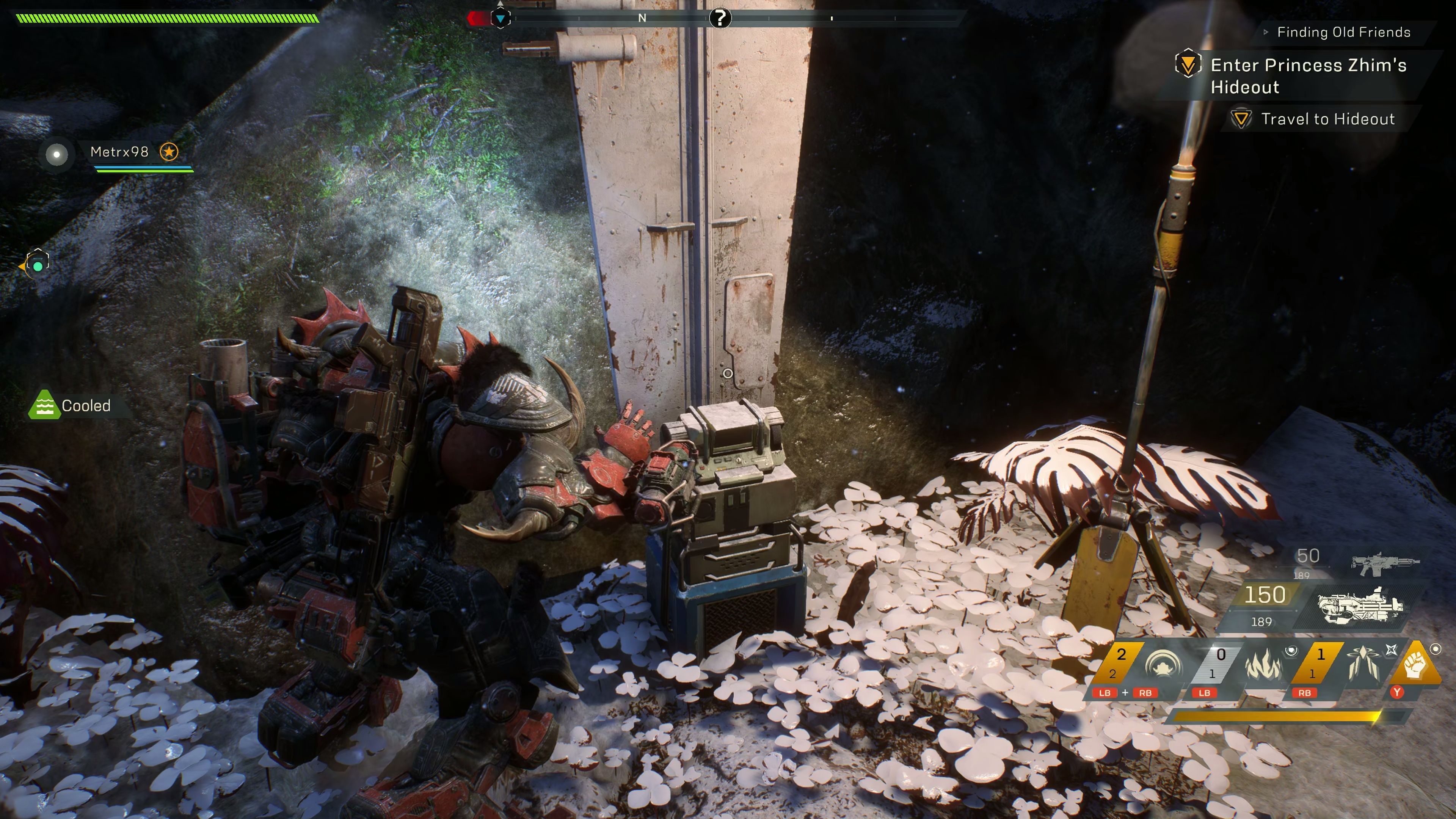Click the green Cooled status icon
1456x819 pixels.
coord(44,405)
